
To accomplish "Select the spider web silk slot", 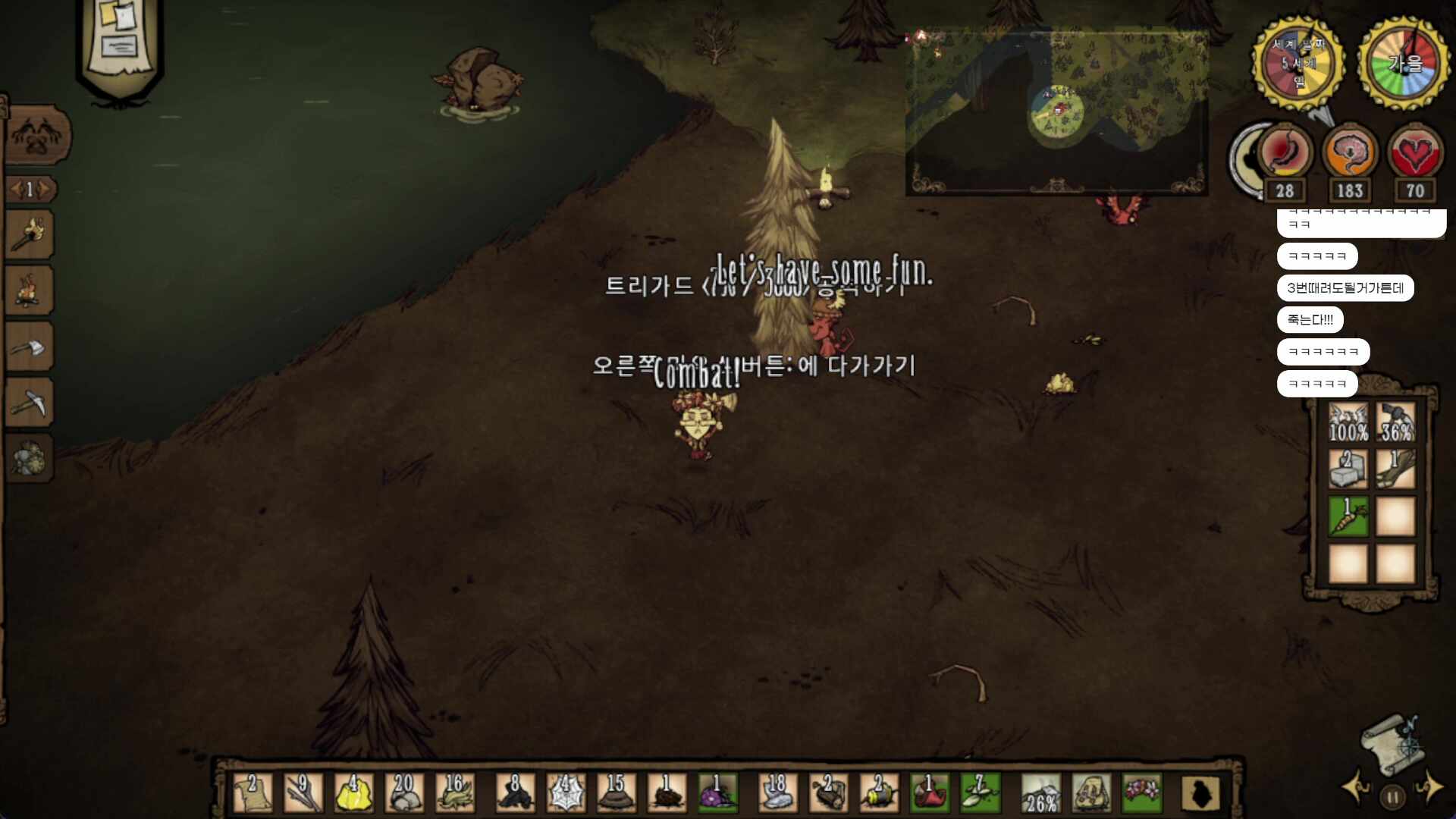I will (565, 793).
